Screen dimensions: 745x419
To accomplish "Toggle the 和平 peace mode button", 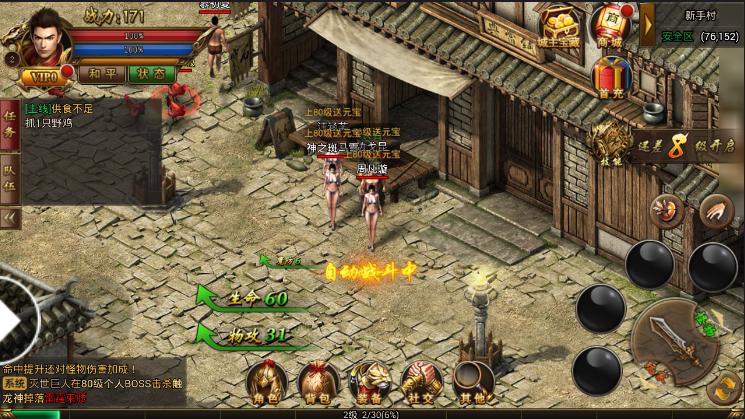I will pos(101,73).
